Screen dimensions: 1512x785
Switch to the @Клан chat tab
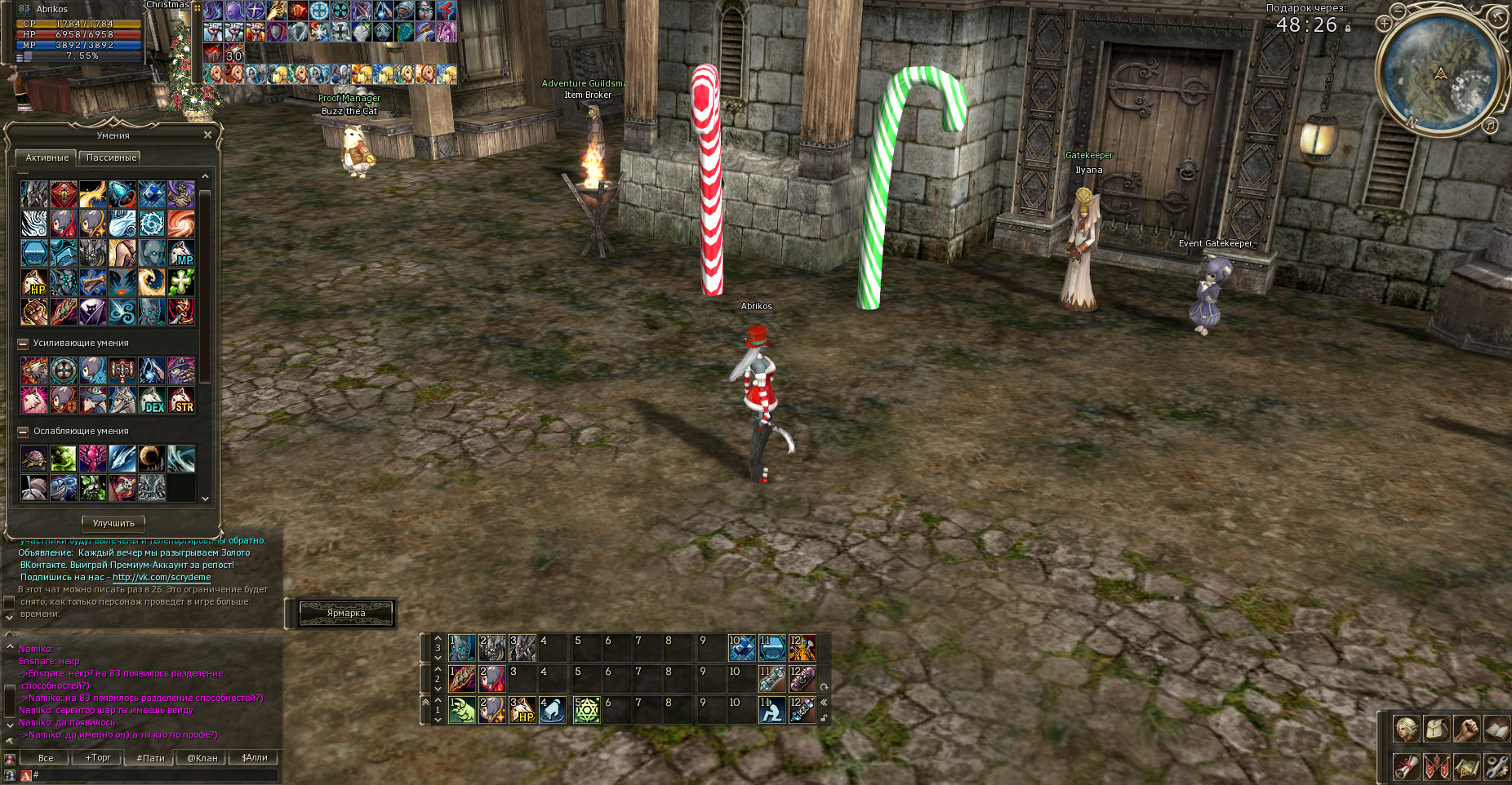202,758
